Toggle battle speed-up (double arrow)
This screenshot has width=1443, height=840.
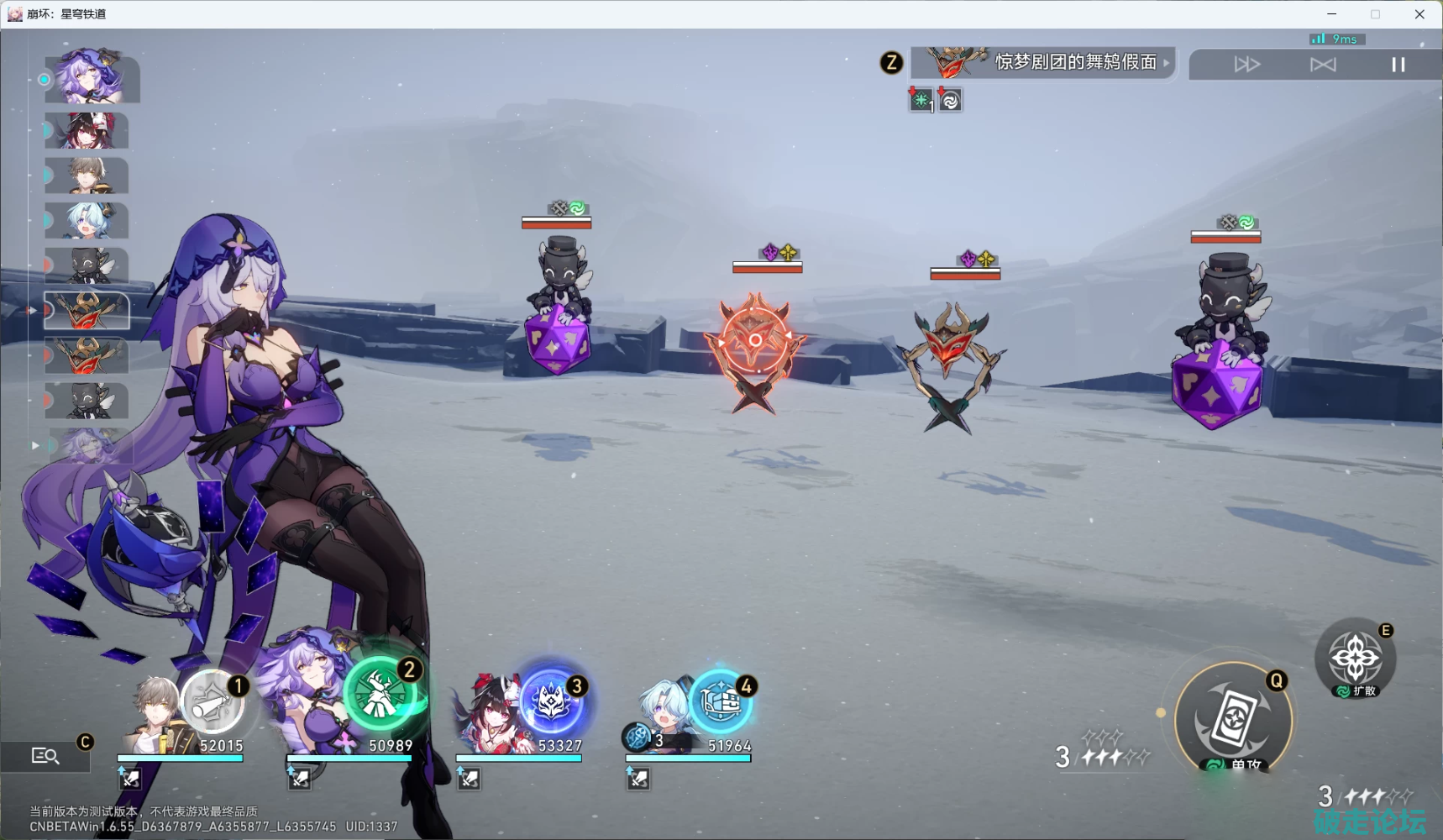1246,65
